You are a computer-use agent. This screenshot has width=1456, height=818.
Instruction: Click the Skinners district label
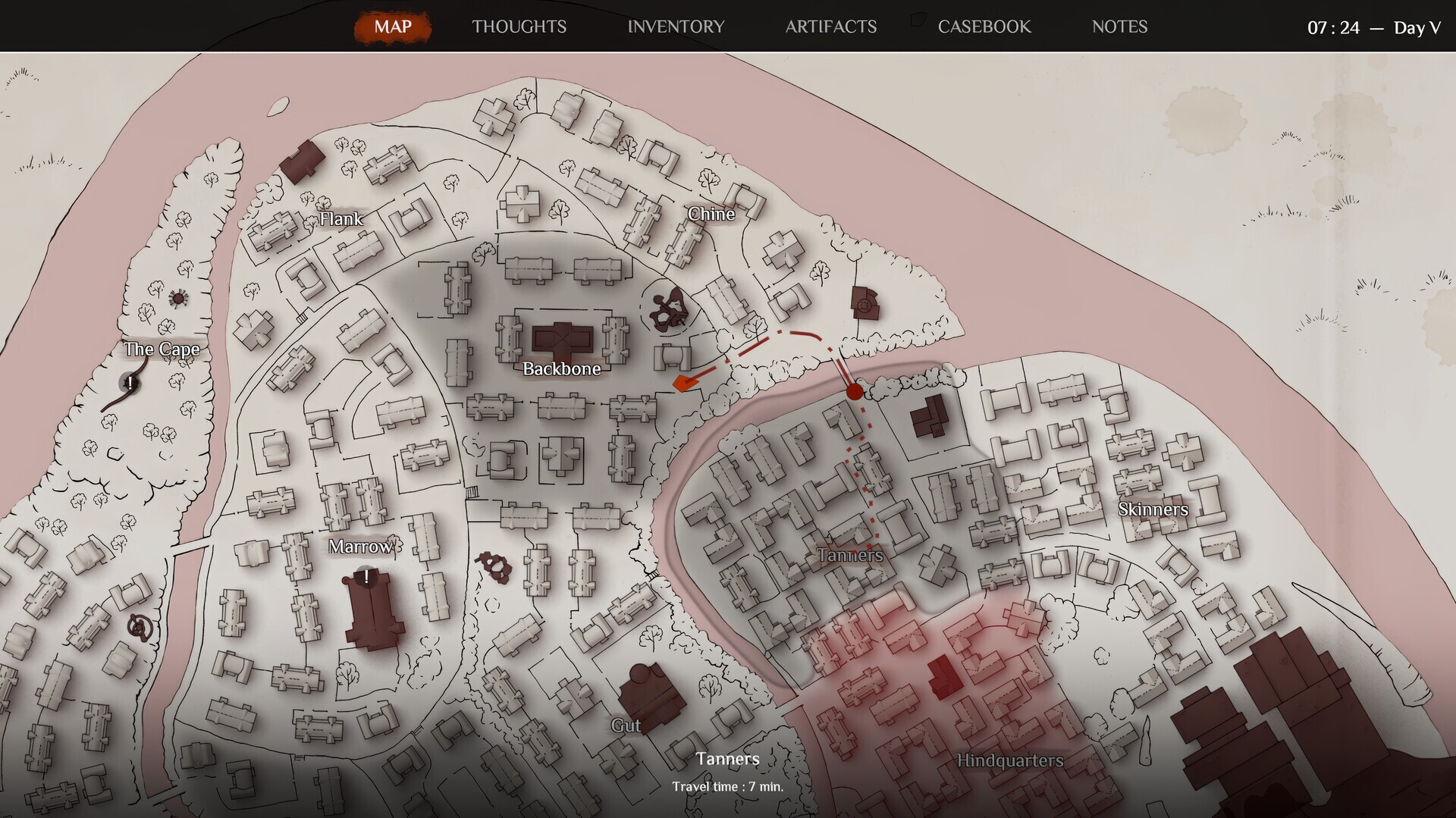[x=1153, y=510]
